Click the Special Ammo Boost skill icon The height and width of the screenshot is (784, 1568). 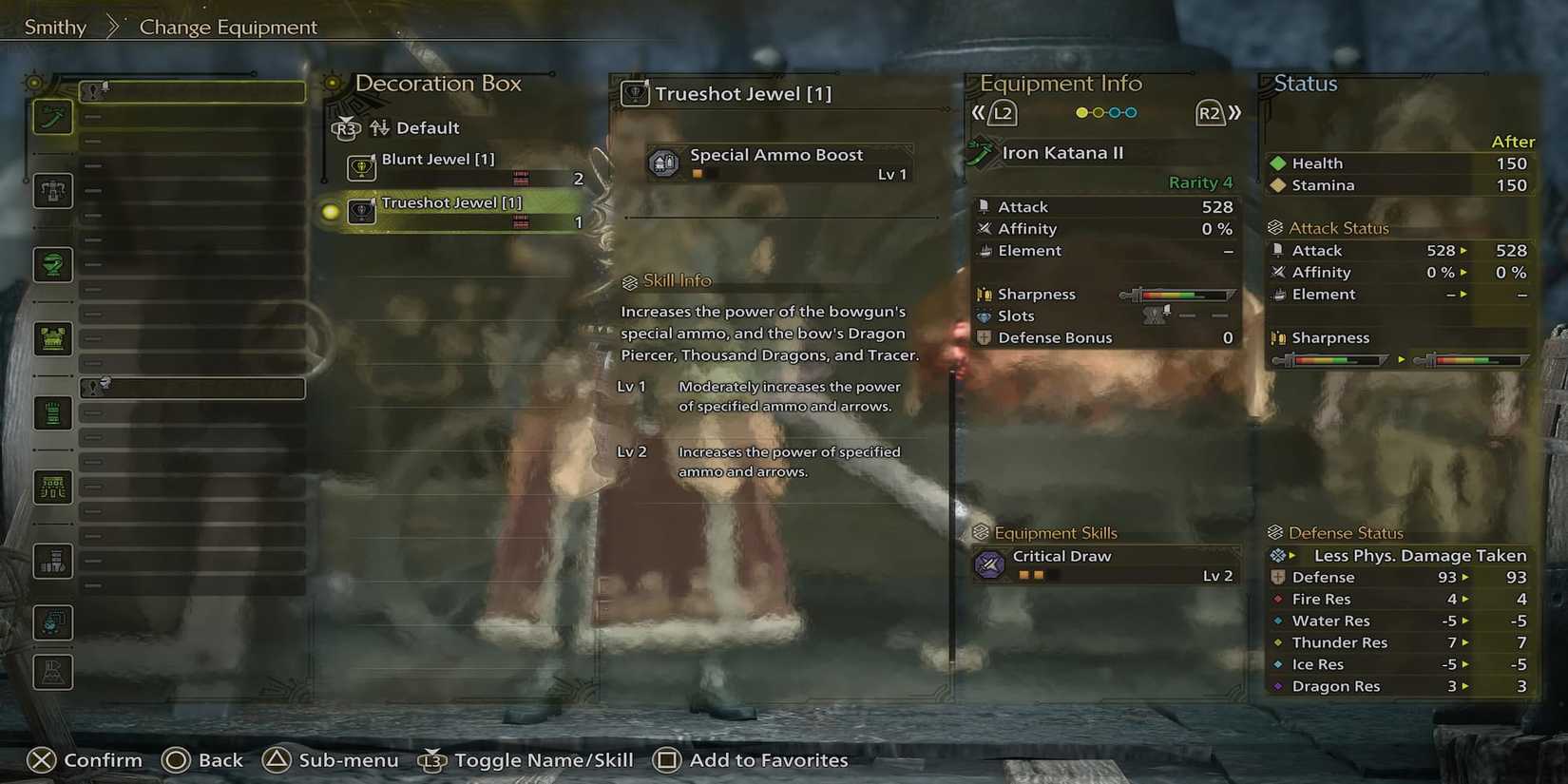point(664,163)
